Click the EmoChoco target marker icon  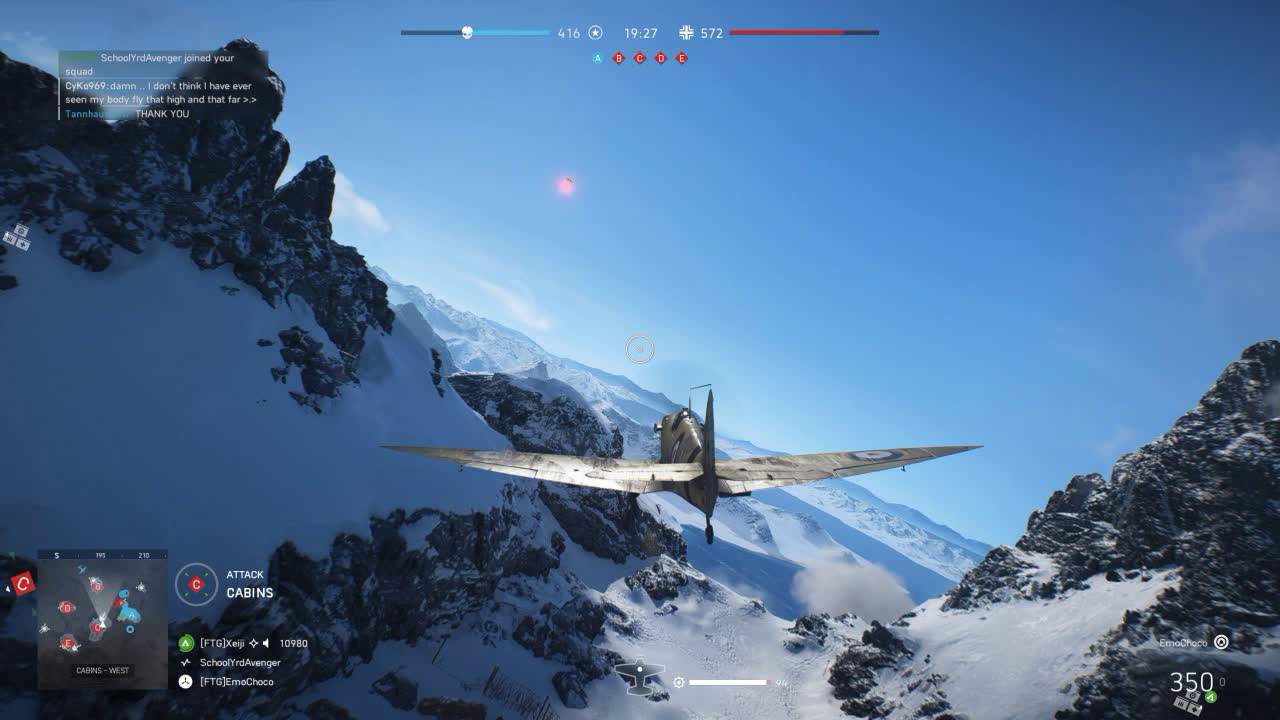[1221, 643]
